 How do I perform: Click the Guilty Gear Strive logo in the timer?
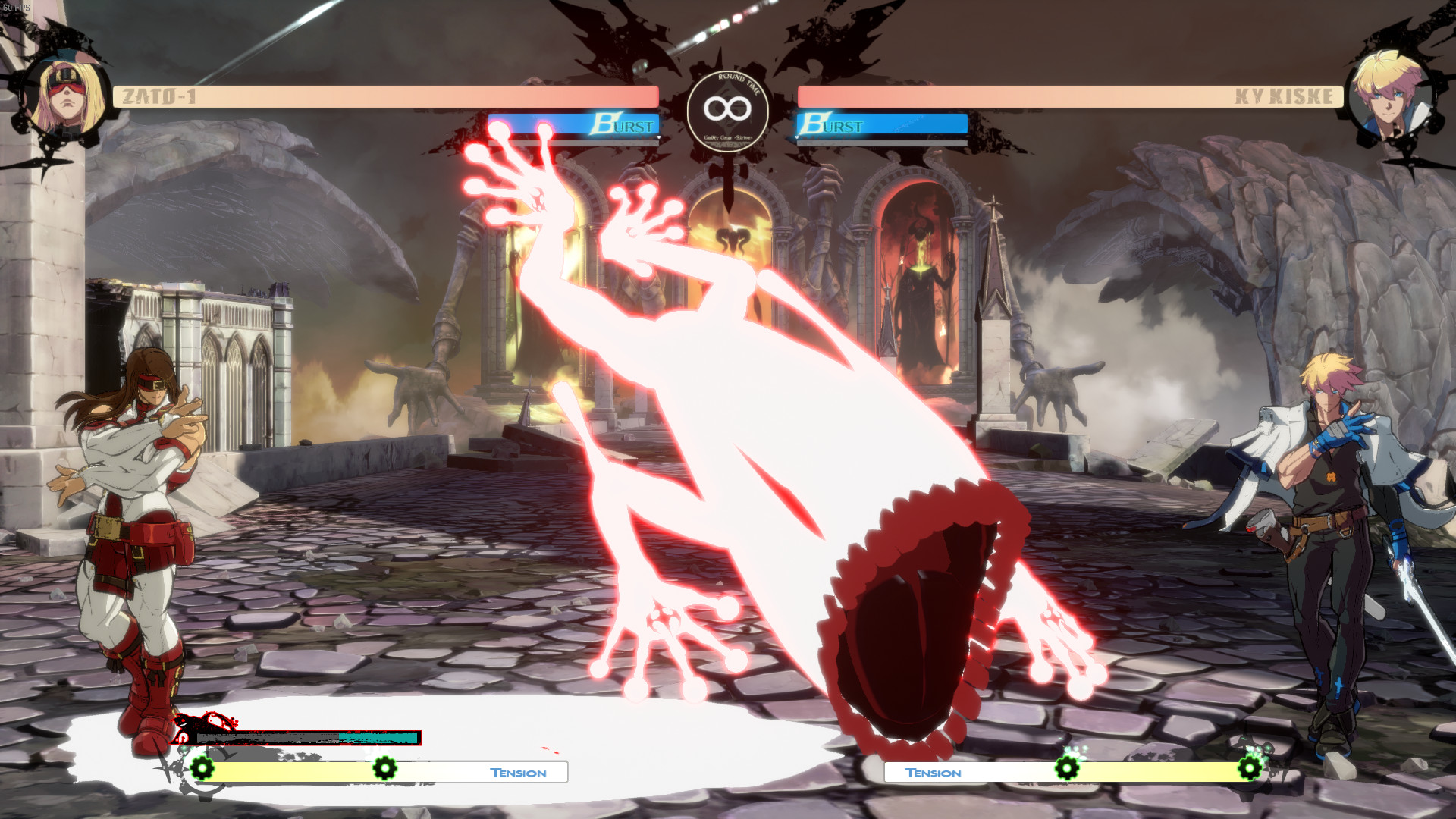click(726, 139)
